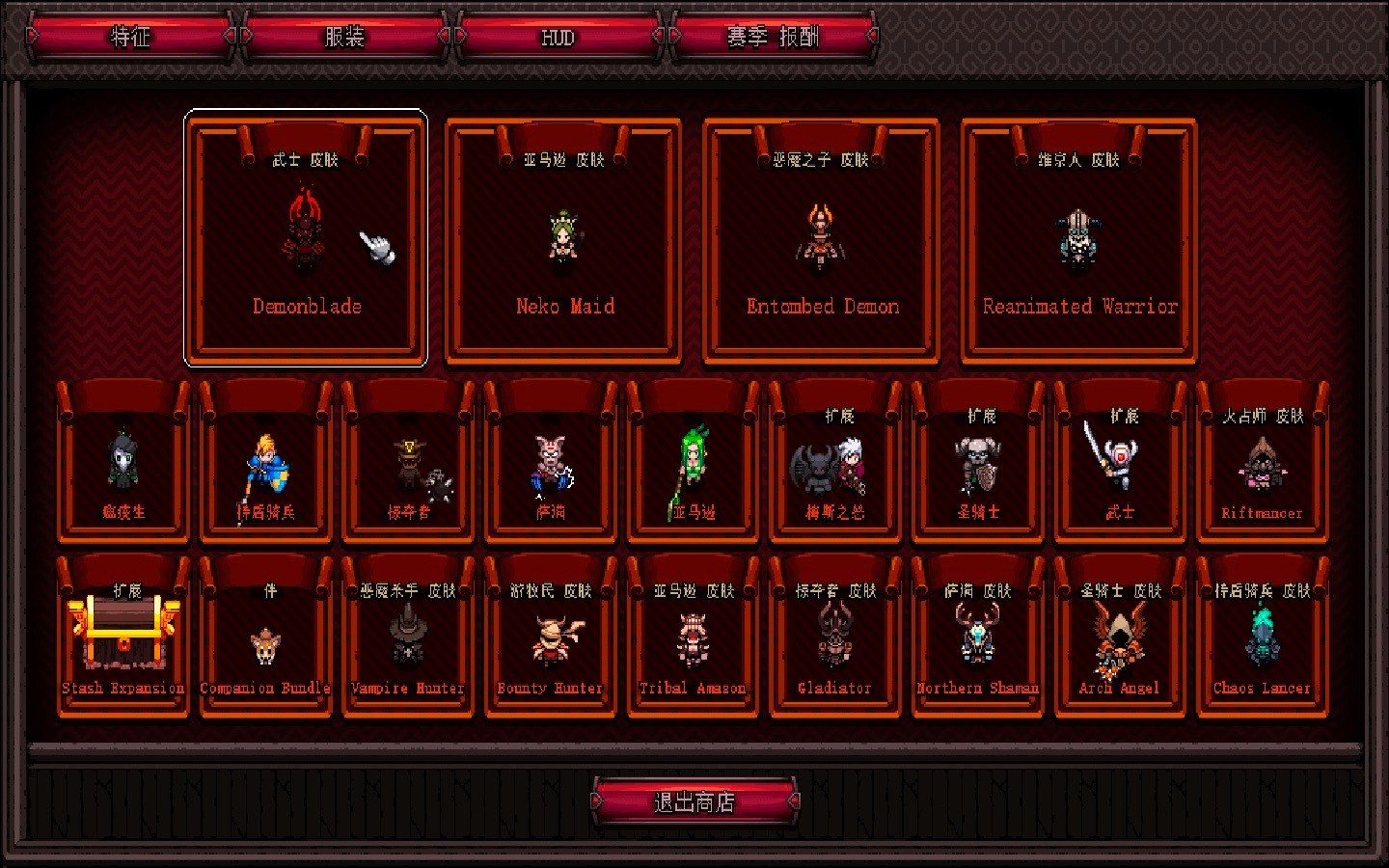Select the Gladiator skin tile
This screenshot has width=1389, height=868.
pyautogui.click(x=834, y=637)
